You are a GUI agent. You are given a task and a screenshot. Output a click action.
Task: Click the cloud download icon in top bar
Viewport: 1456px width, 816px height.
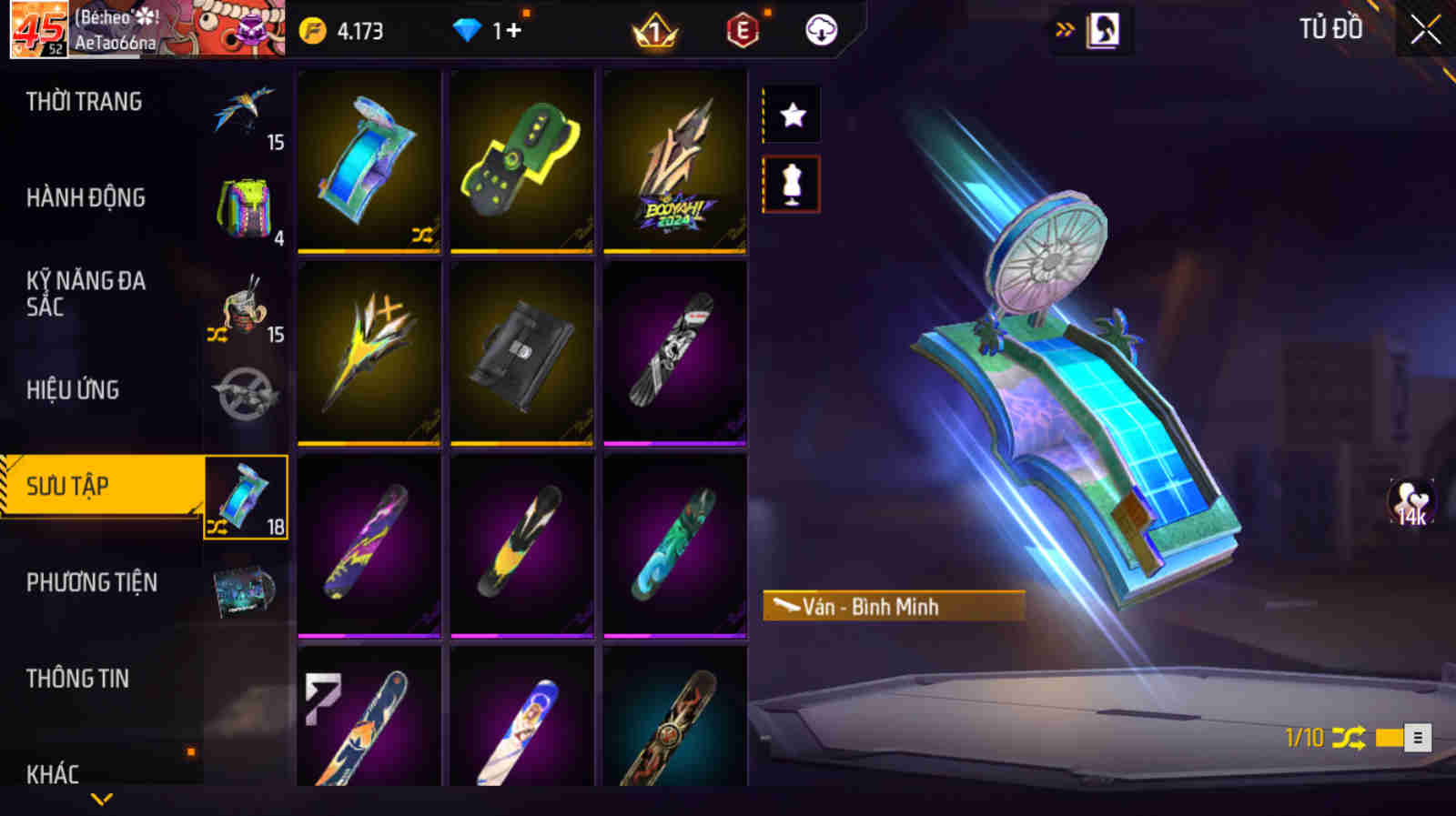coord(822,29)
